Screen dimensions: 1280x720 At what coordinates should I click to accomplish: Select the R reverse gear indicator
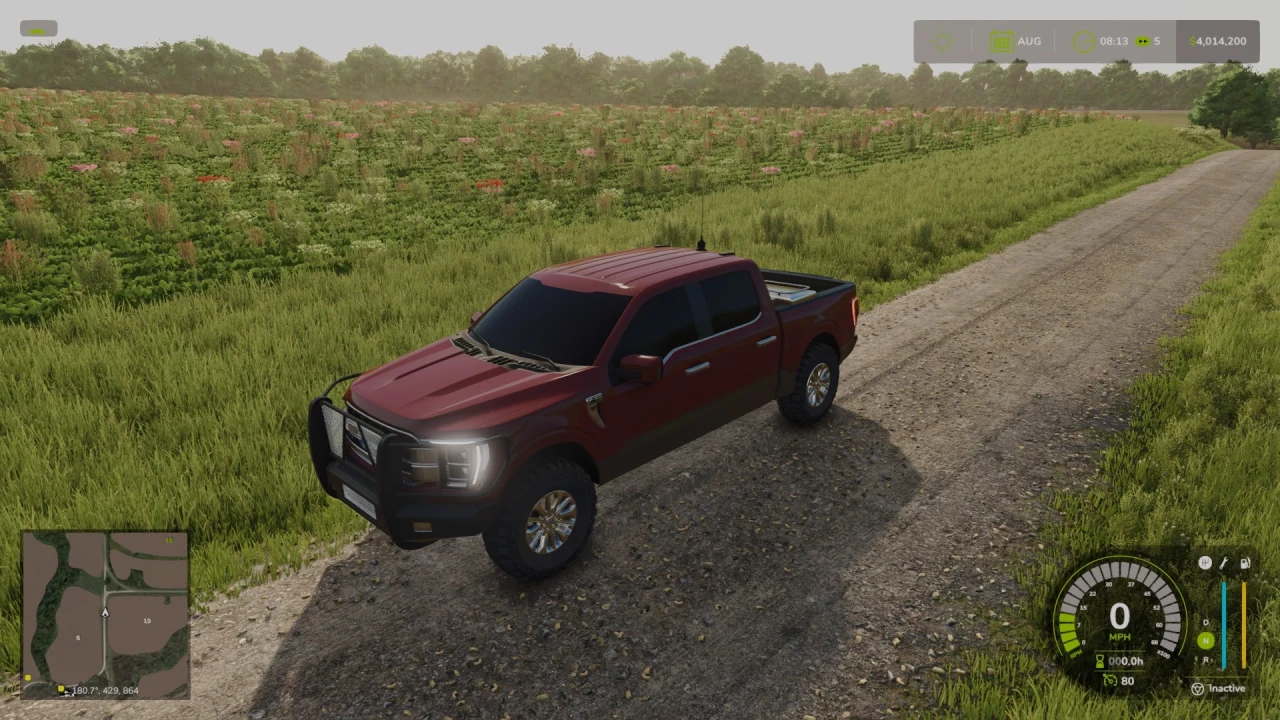[1206, 659]
